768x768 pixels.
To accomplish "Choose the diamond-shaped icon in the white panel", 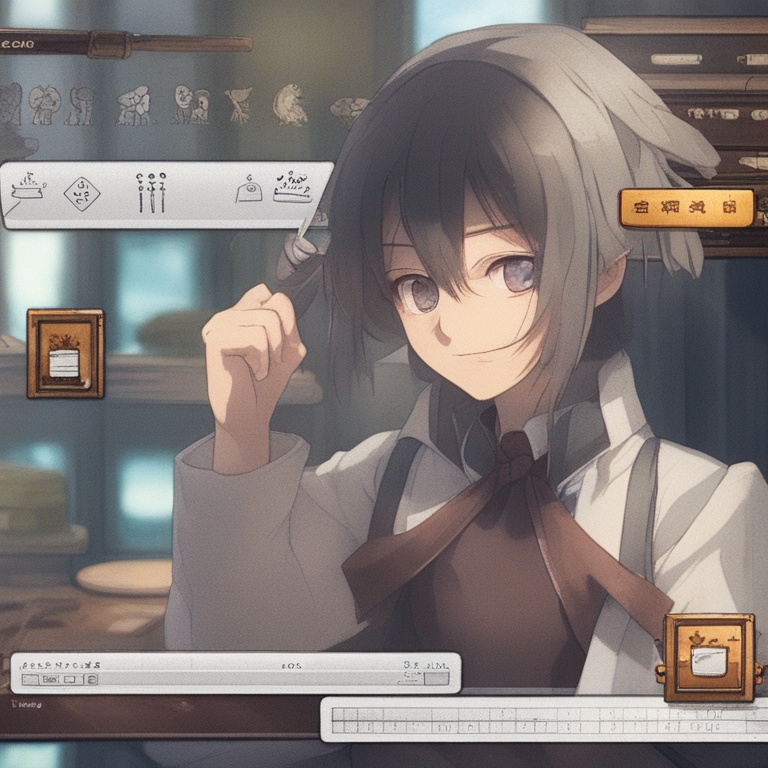I will click(x=81, y=193).
